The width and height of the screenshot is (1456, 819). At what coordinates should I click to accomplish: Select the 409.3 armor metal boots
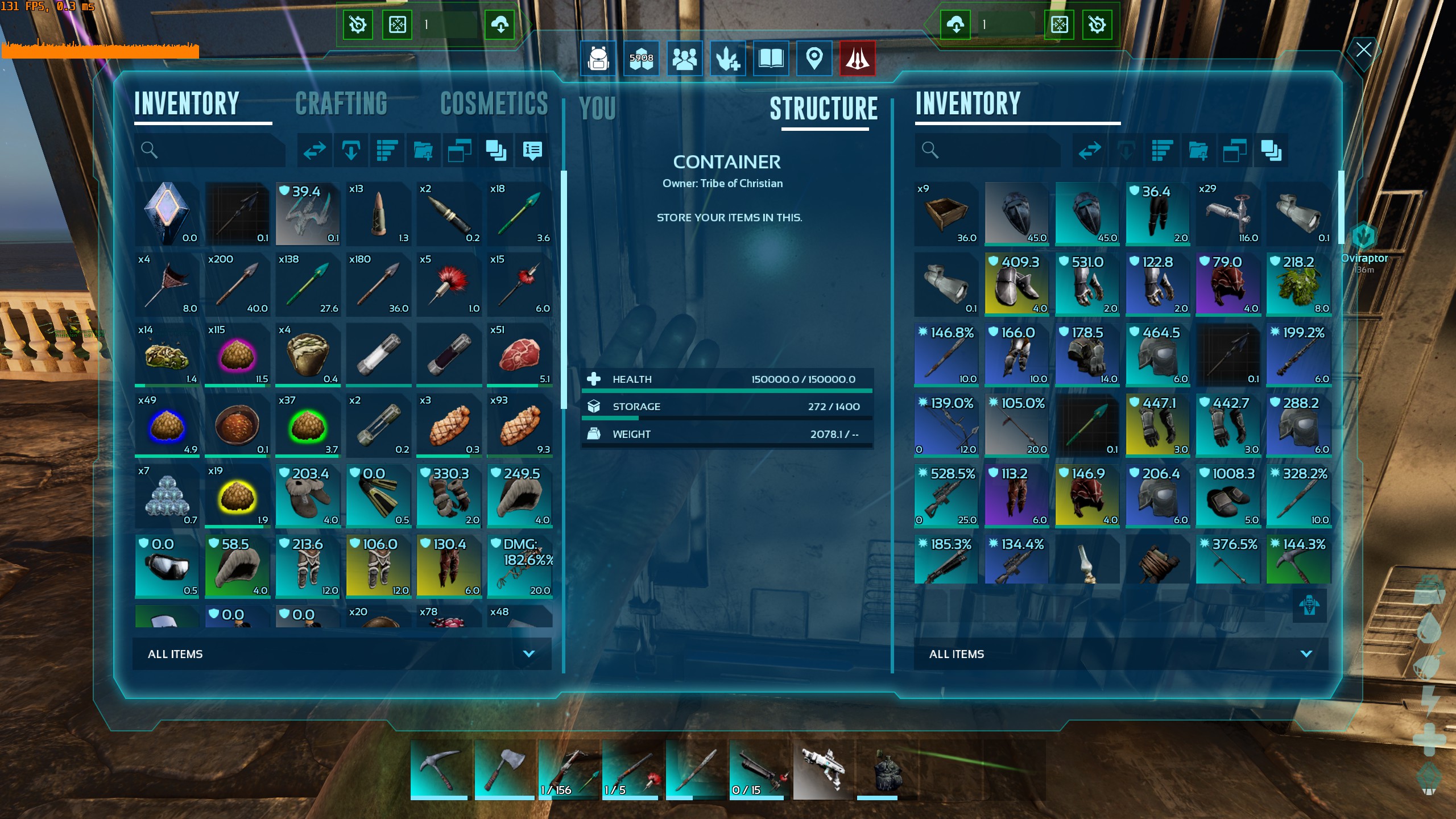coord(1016,284)
